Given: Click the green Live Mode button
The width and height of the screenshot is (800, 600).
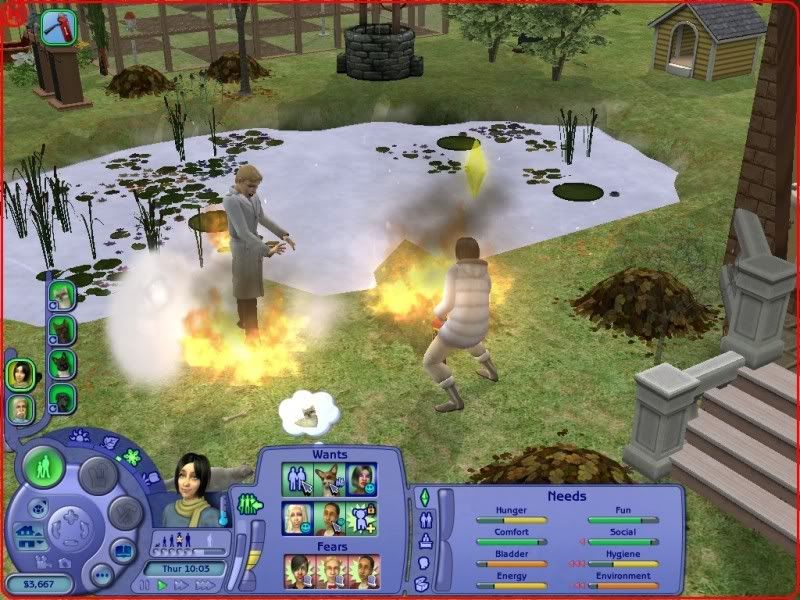Looking at the screenshot, I should 46,468.
